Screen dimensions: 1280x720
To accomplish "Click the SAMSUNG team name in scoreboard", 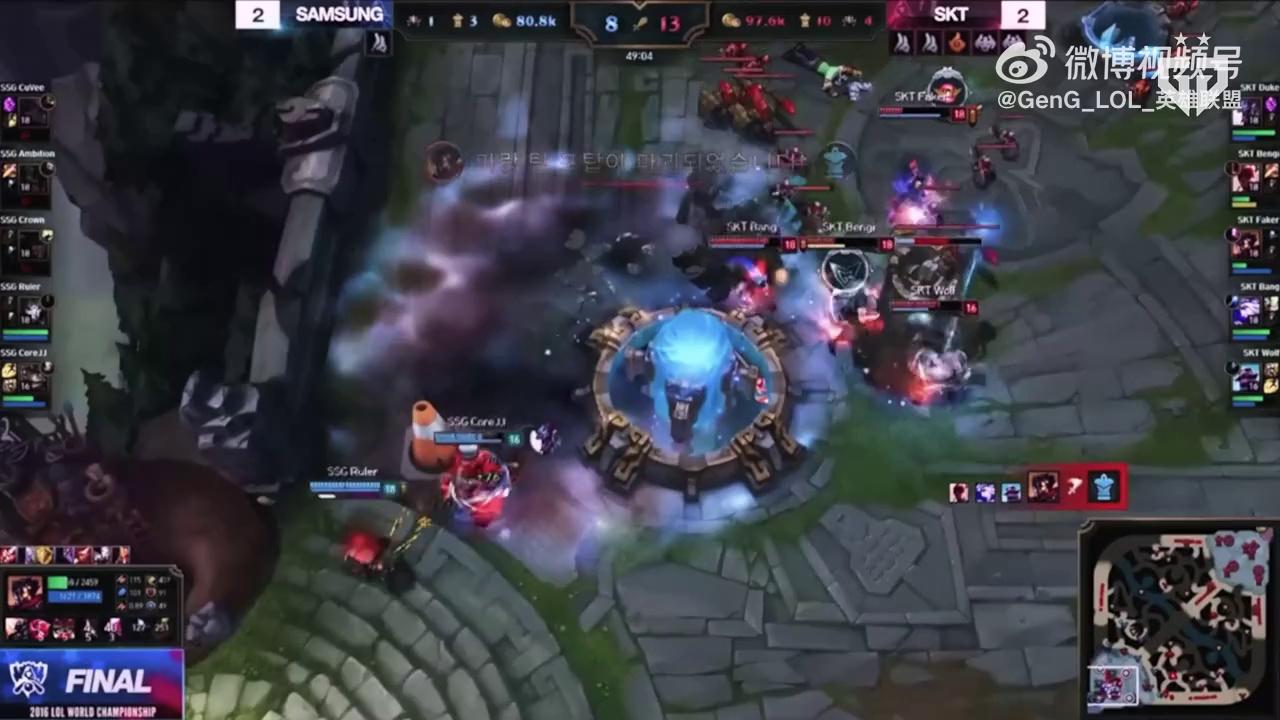I will point(338,15).
